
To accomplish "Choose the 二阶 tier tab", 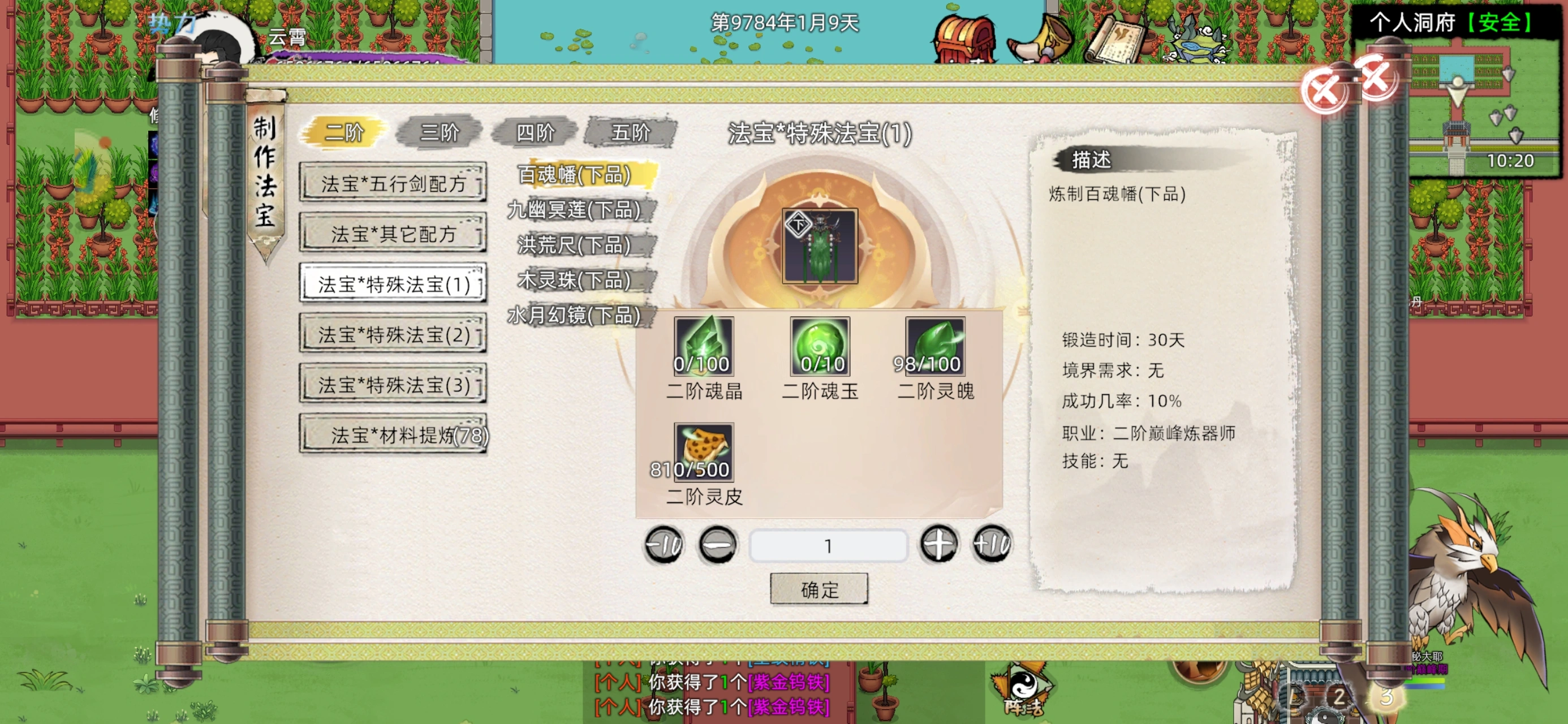I will click(344, 132).
